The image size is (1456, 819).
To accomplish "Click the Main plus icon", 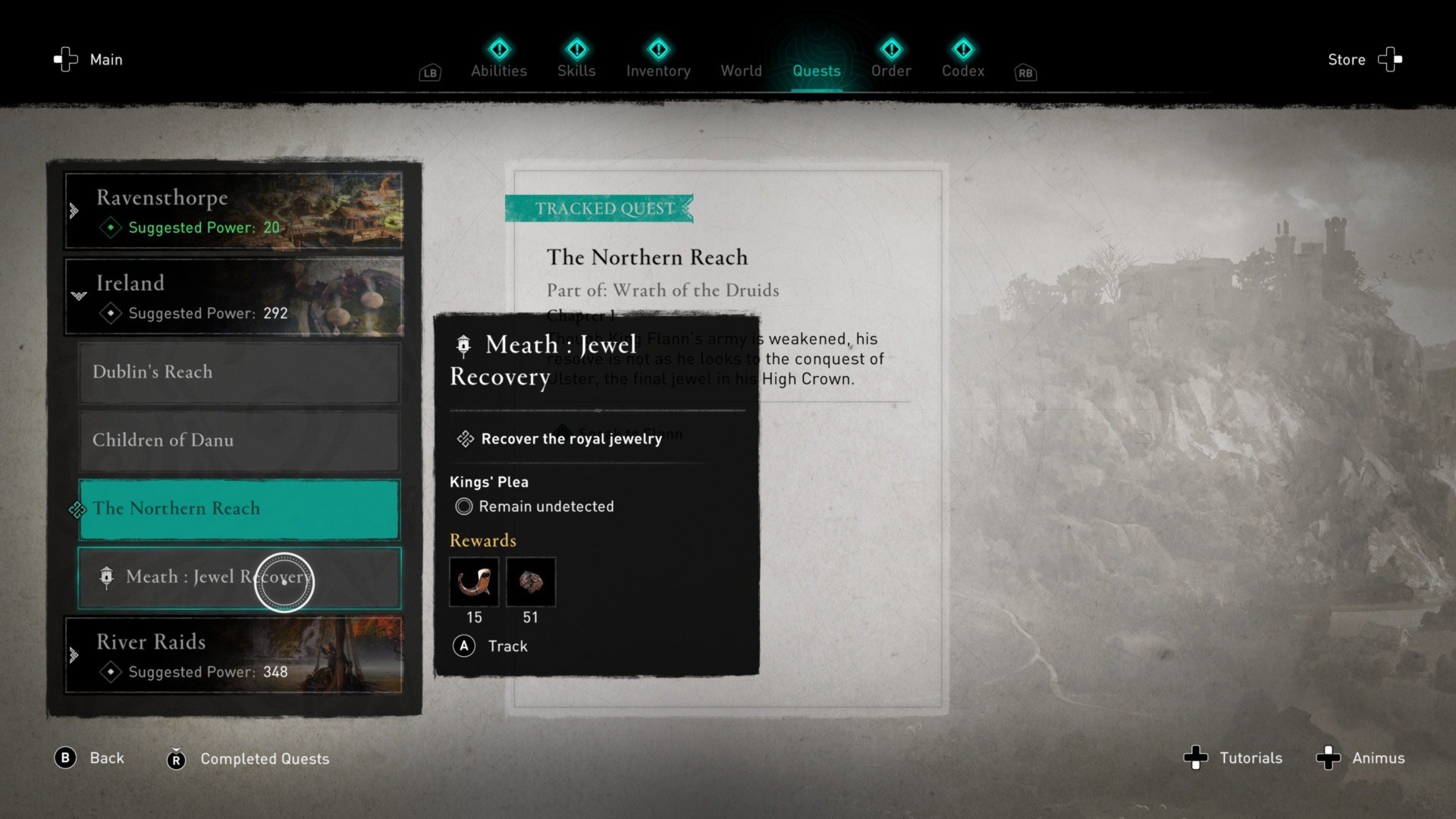I will [64, 59].
